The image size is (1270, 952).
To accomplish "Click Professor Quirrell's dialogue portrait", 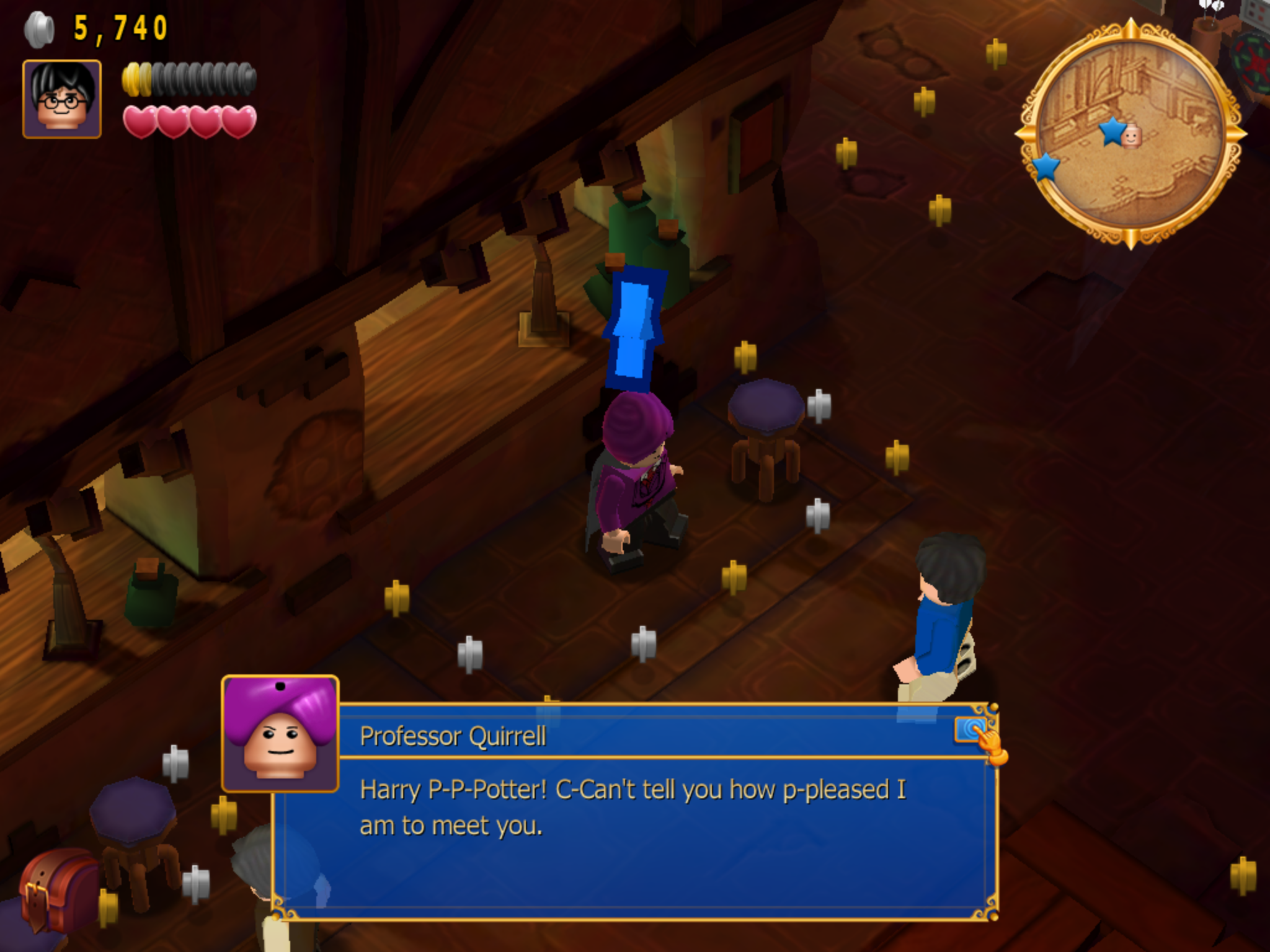I will click(x=280, y=734).
